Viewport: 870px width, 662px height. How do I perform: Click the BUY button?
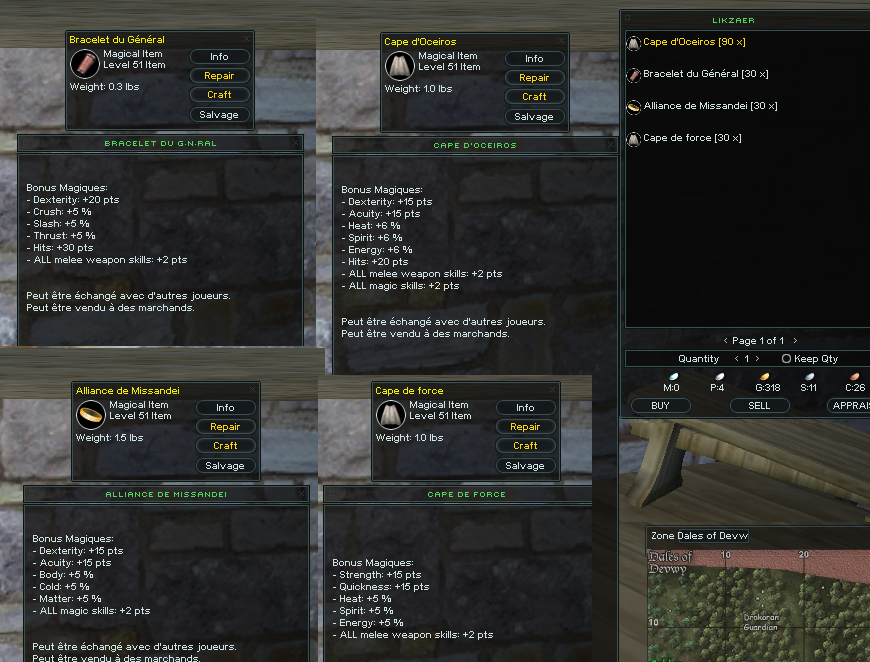660,406
